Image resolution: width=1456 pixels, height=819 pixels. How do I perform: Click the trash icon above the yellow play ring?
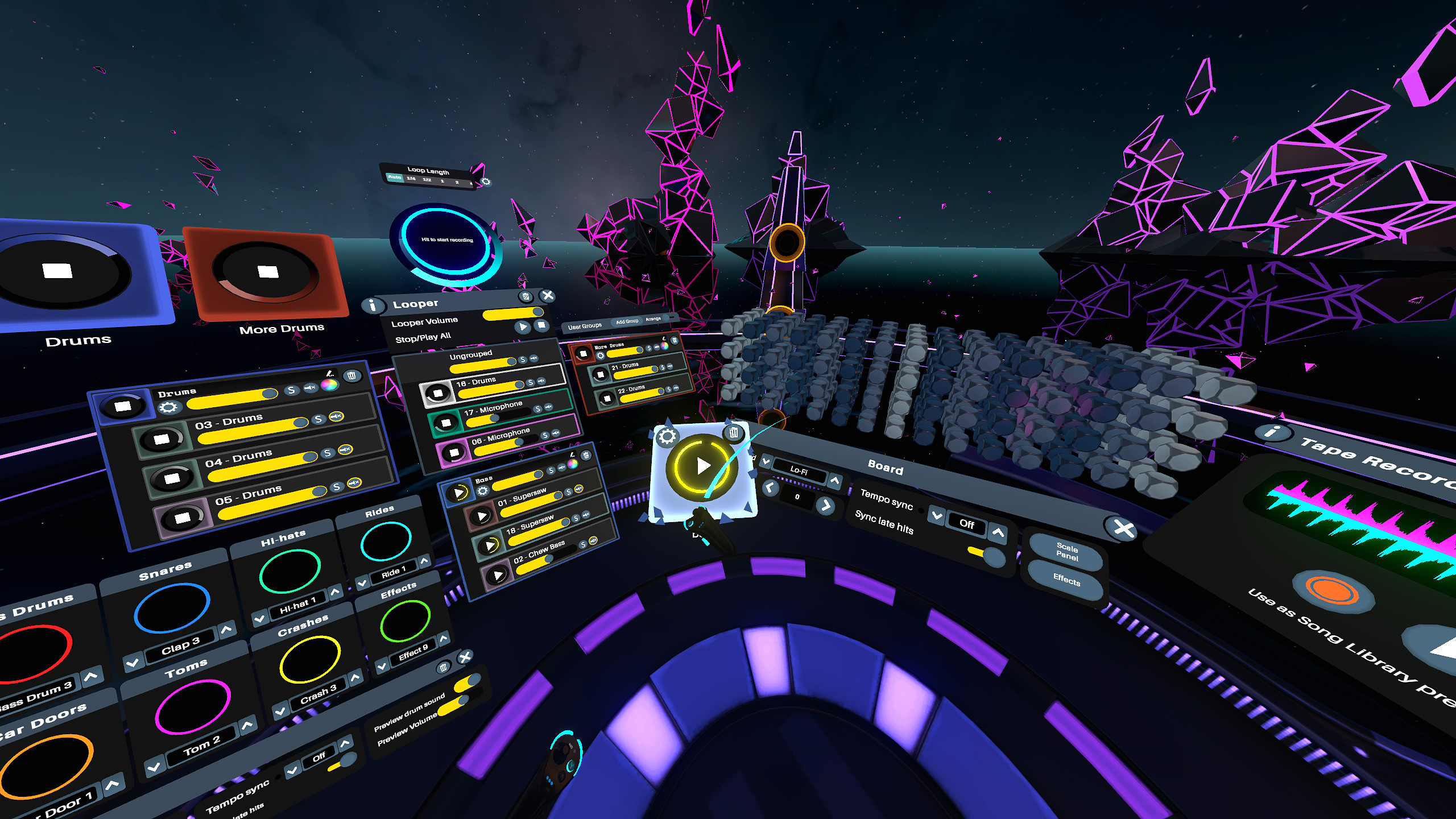[x=734, y=433]
